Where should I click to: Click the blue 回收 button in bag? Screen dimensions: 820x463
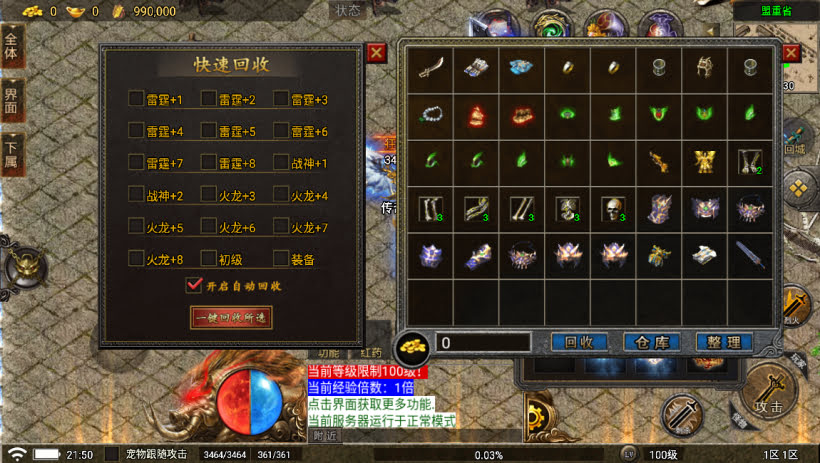tap(579, 342)
